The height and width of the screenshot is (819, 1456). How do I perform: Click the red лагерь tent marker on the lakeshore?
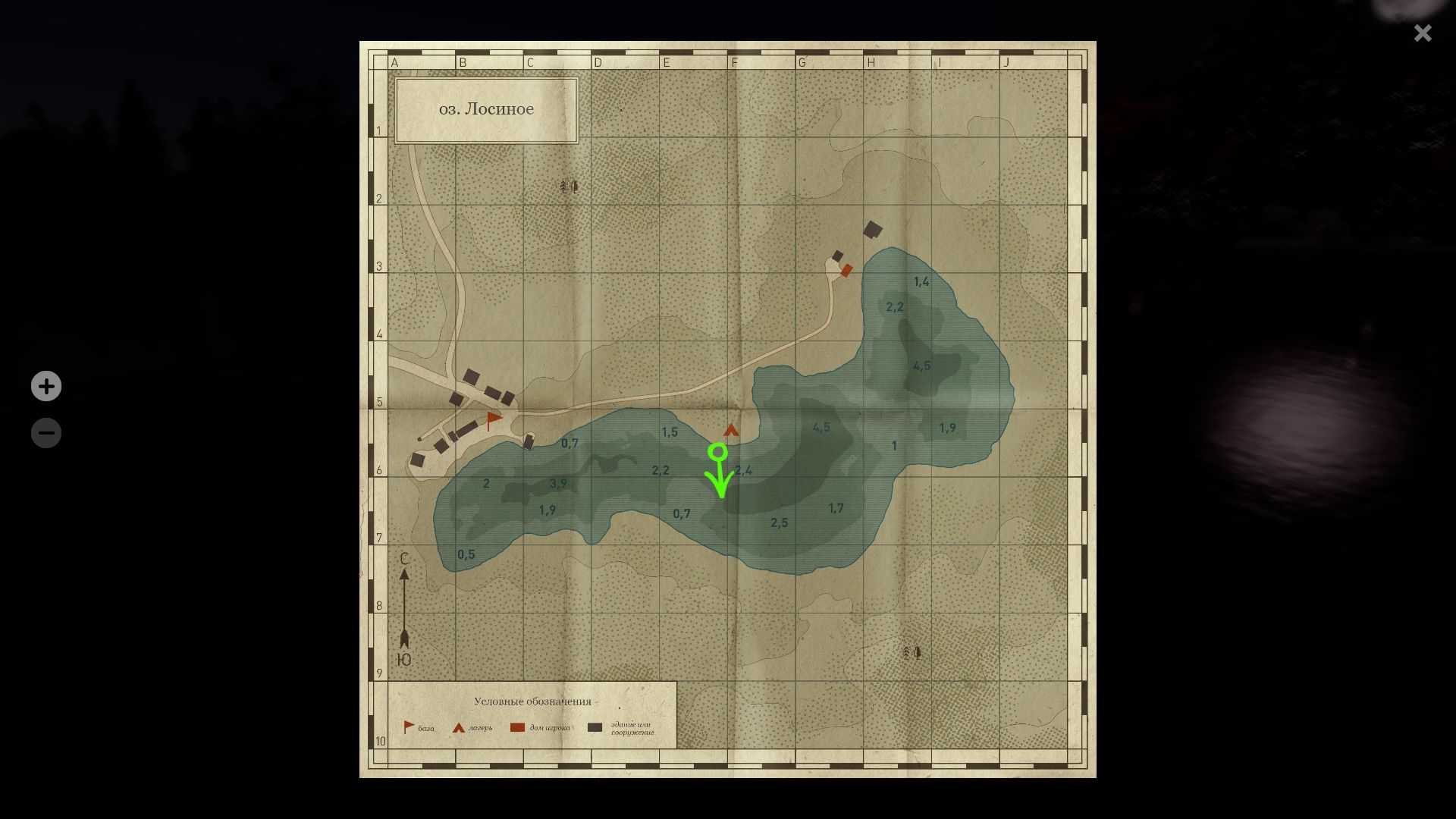730,429
